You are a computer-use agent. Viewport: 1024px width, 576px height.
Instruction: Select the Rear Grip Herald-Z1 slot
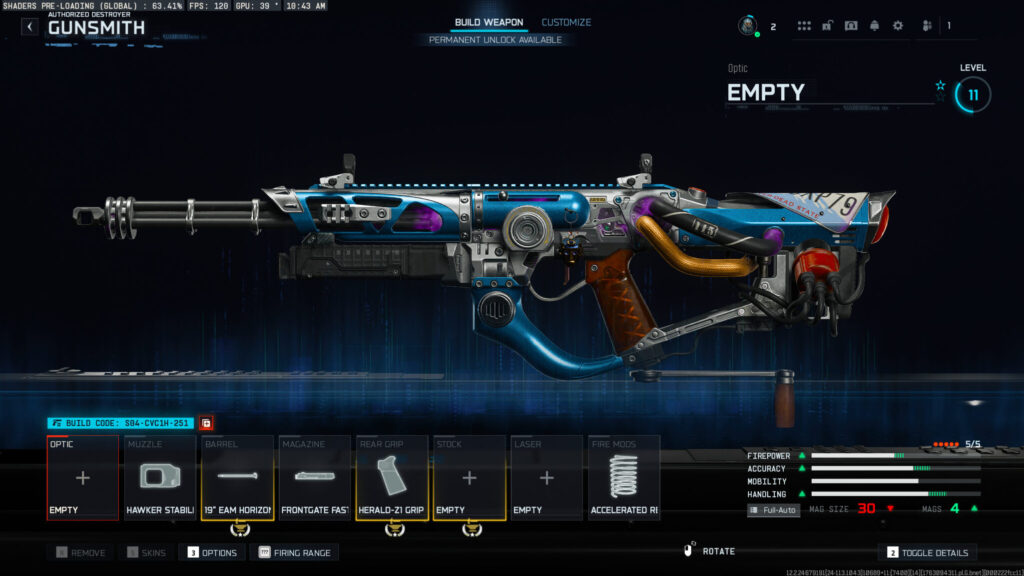point(392,478)
